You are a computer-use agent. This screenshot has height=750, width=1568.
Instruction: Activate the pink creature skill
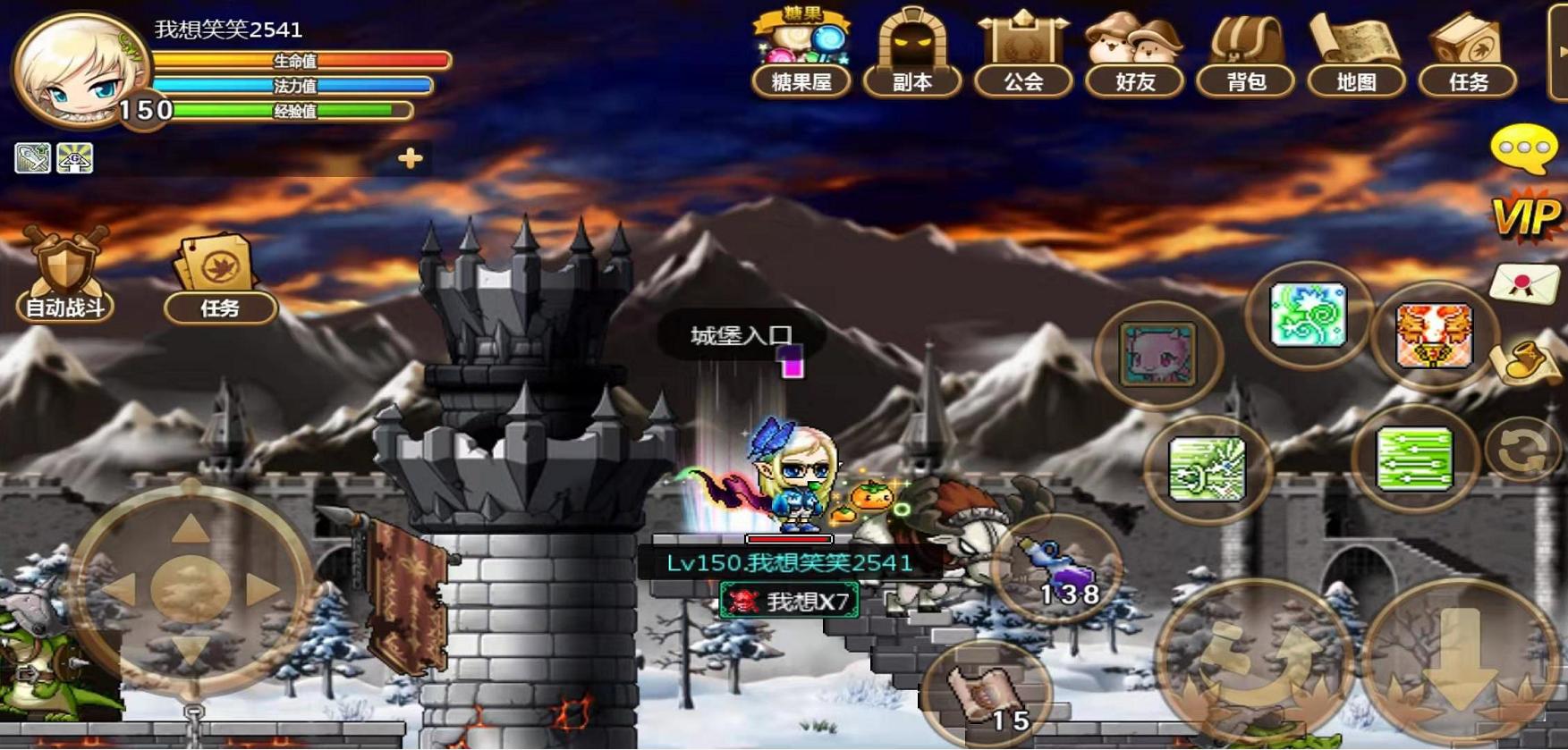(1157, 355)
